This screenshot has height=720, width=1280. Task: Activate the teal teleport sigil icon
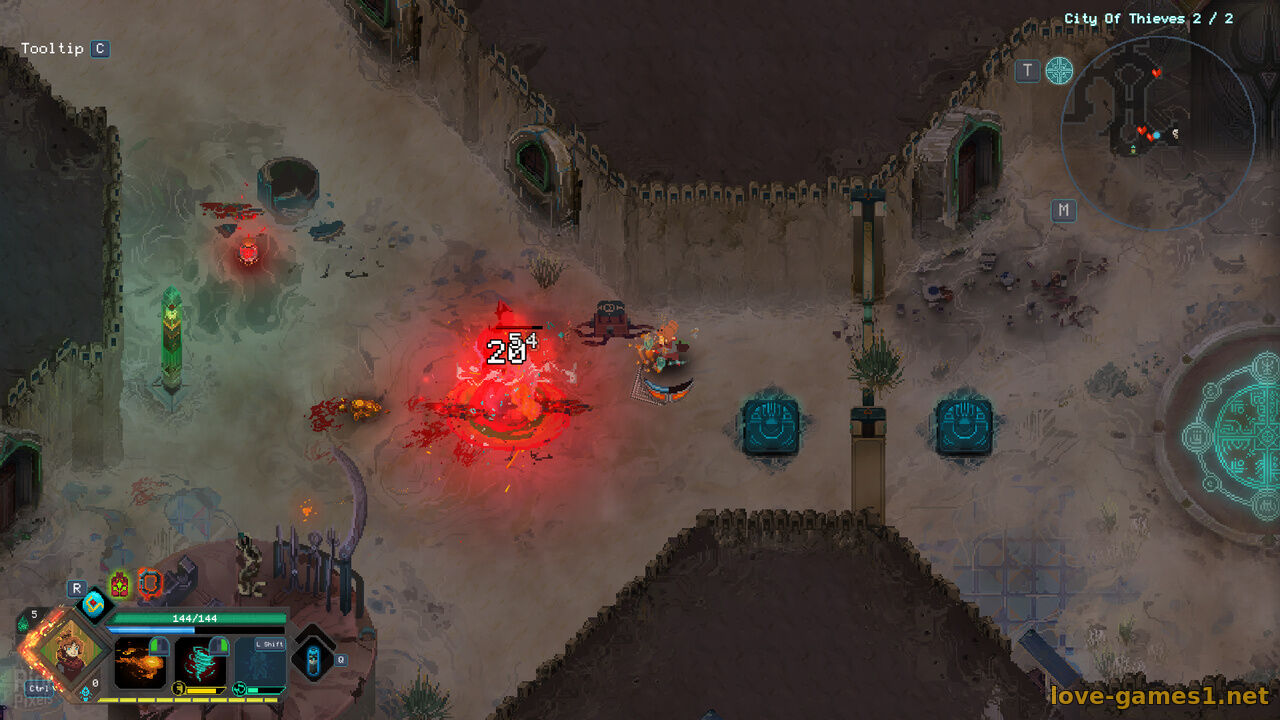(1059, 71)
